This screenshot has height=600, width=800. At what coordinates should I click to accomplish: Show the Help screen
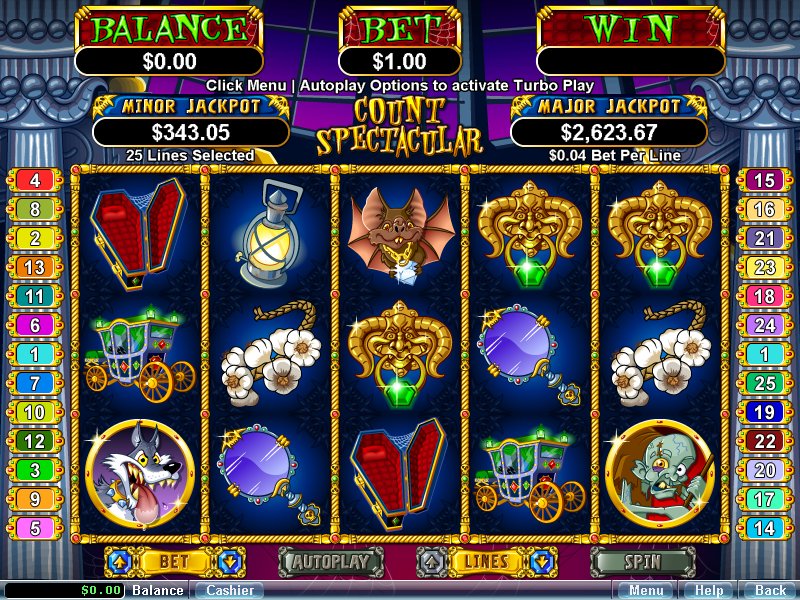coord(709,590)
